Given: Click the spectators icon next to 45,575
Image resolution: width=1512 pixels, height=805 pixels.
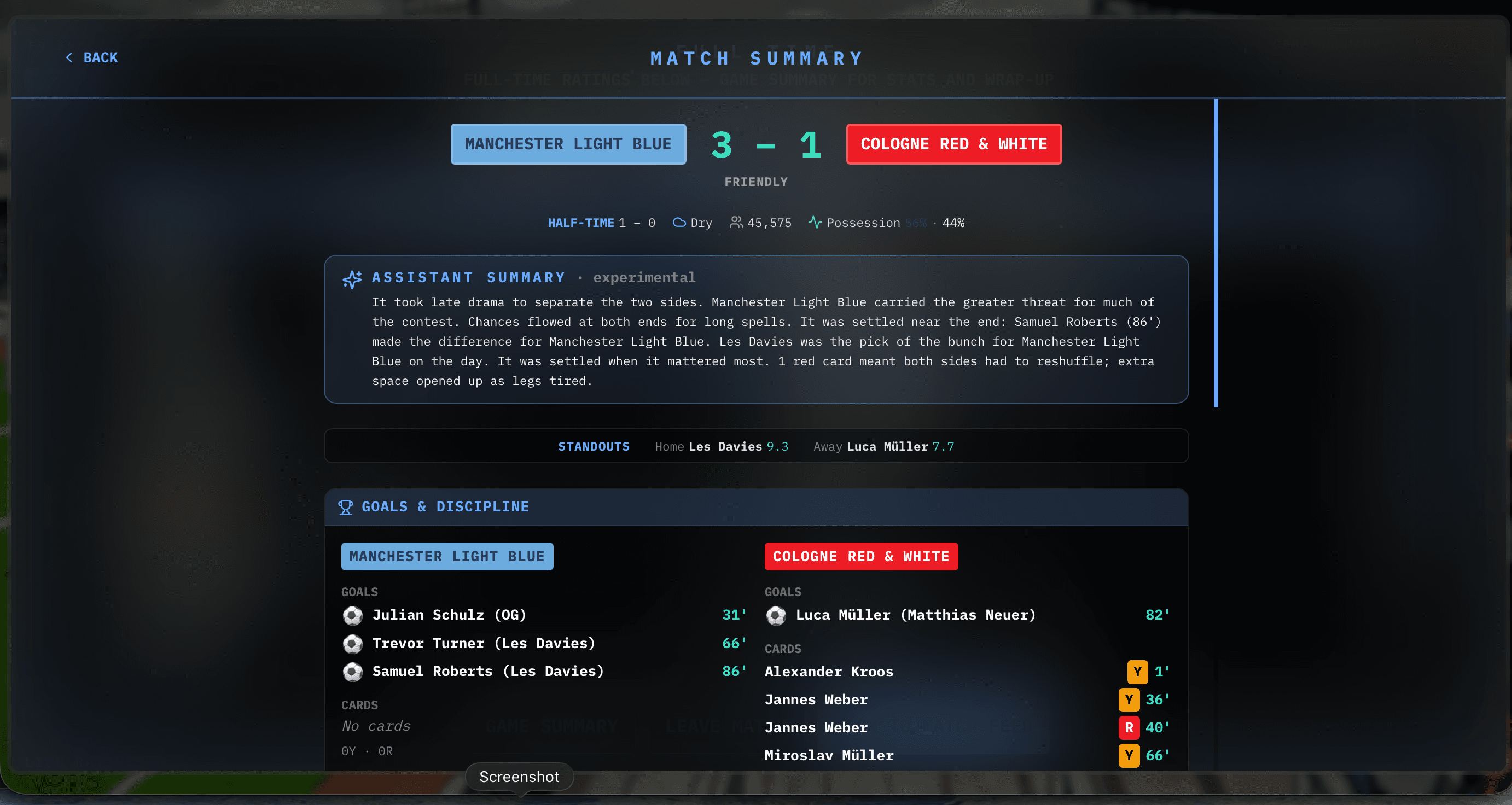Looking at the screenshot, I should 736,223.
